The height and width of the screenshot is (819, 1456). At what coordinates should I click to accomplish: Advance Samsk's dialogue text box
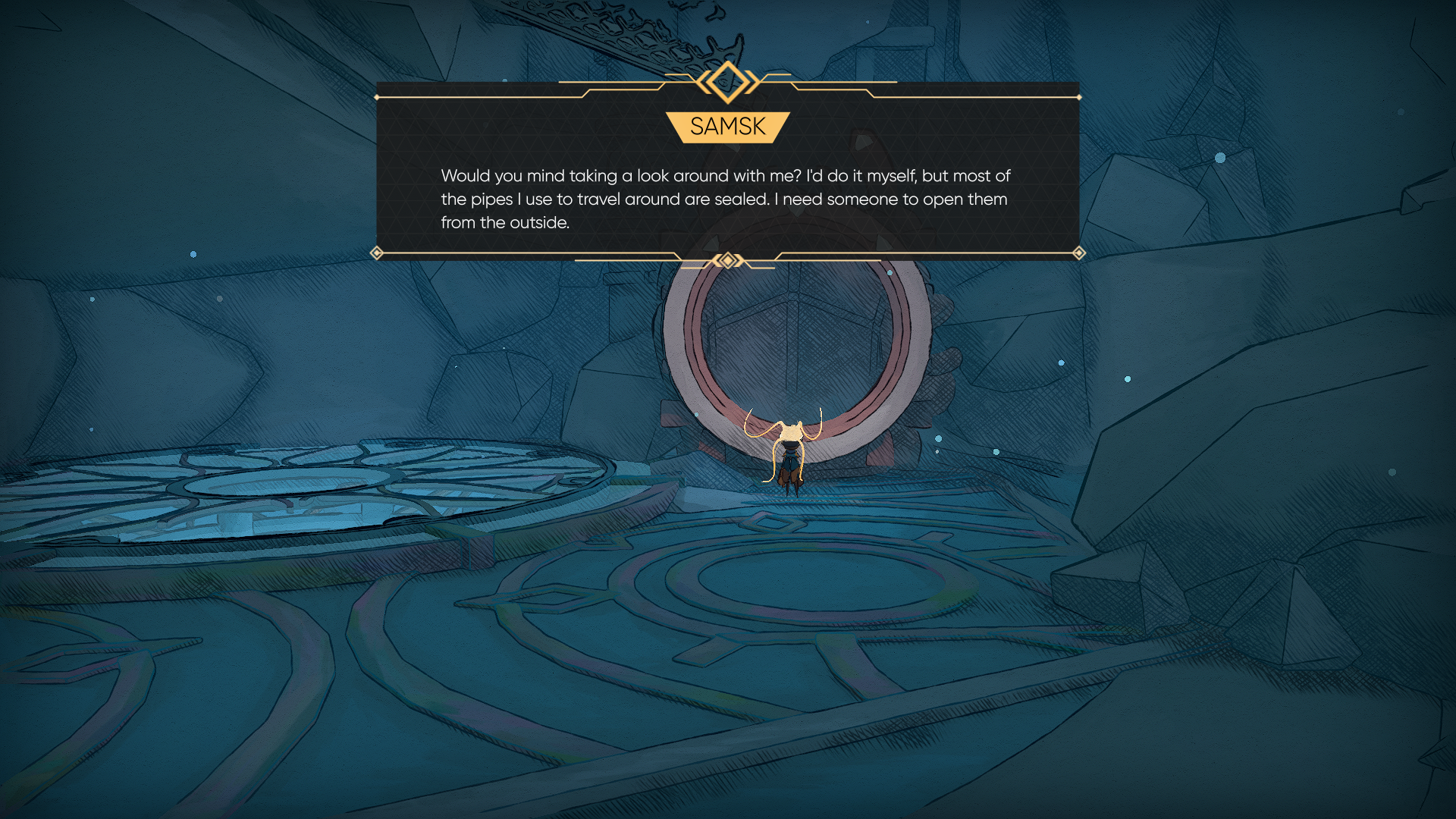click(x=726, y=199)
